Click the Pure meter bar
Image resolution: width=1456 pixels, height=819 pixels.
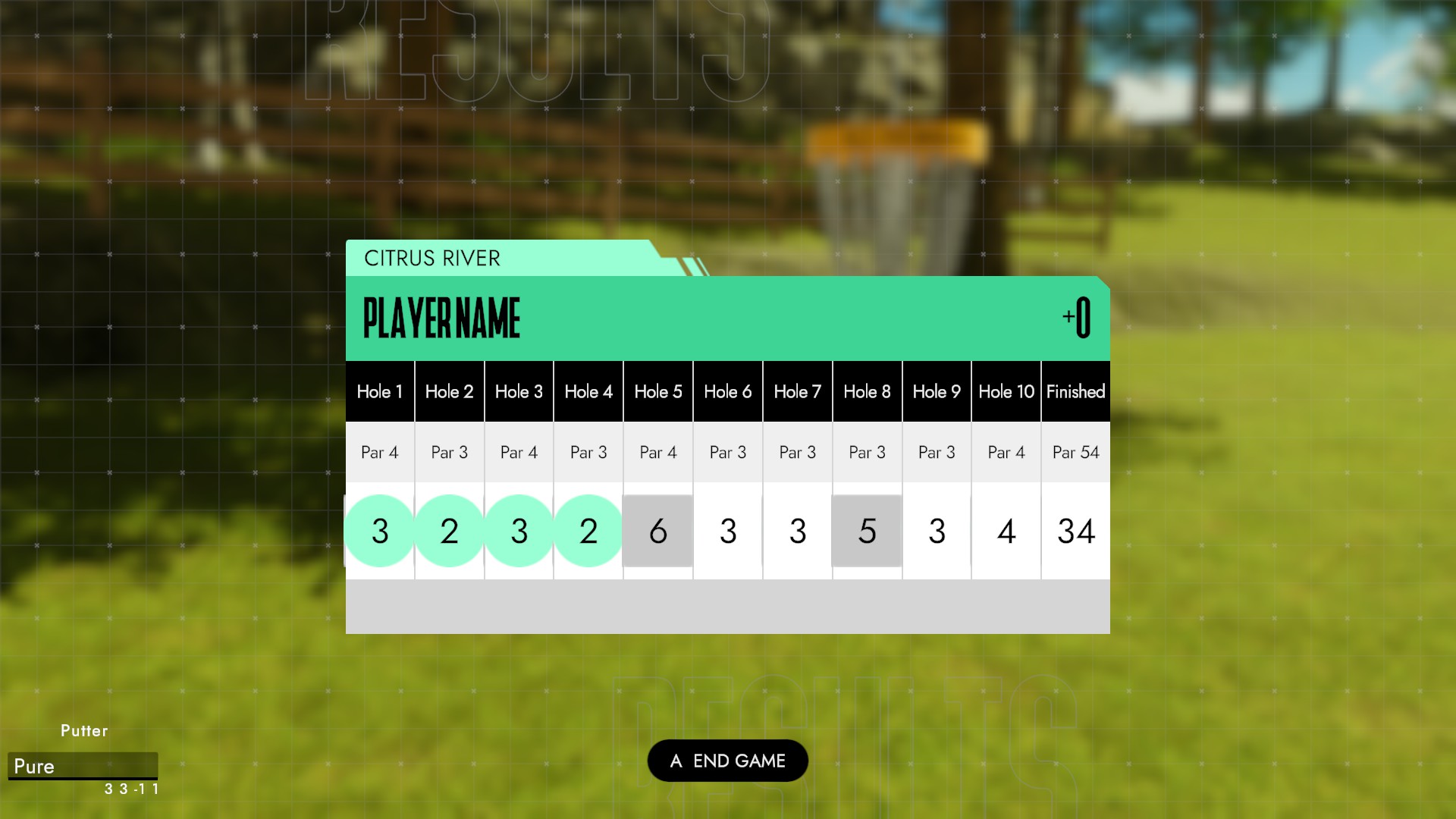point(83,766)
